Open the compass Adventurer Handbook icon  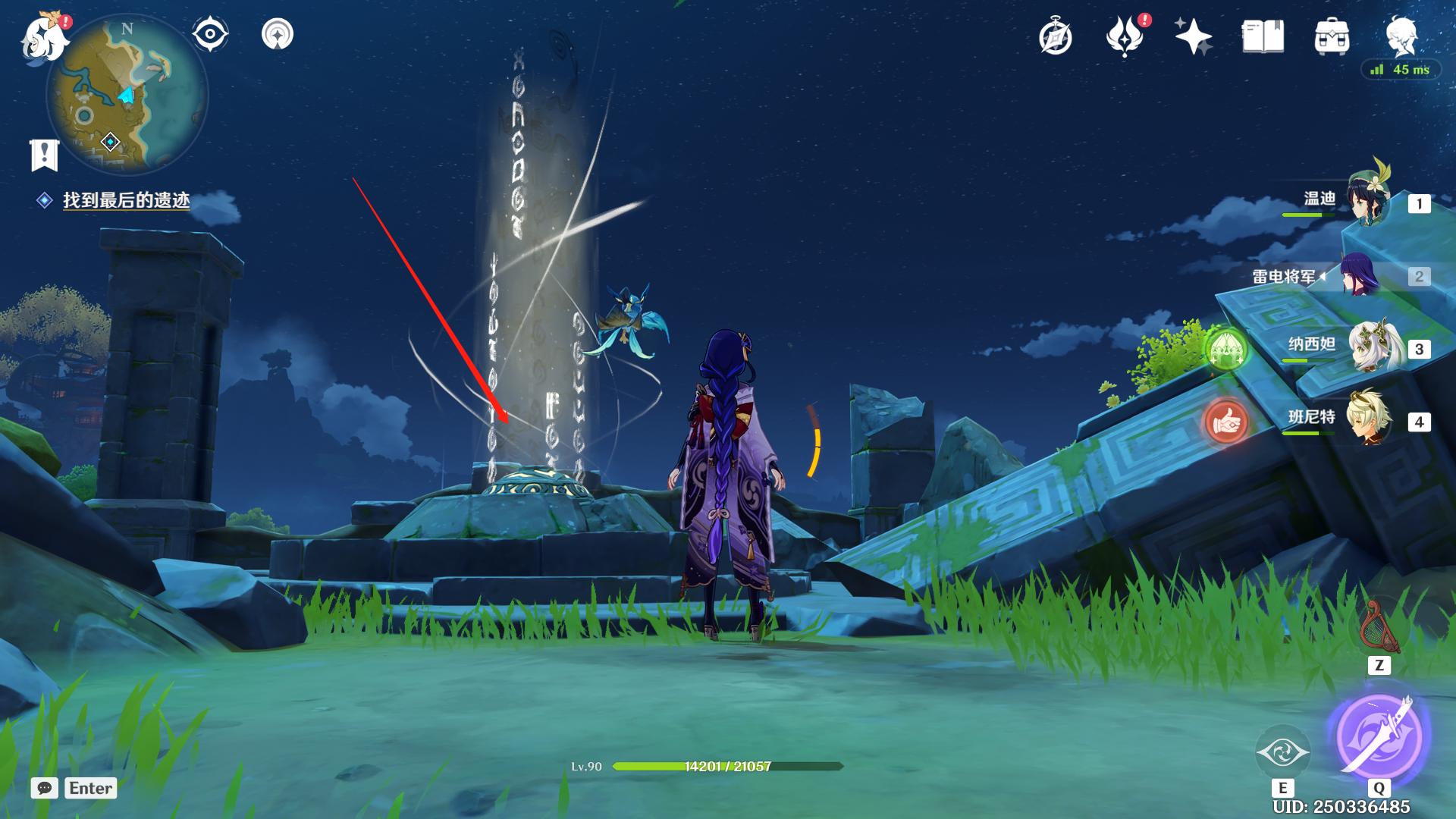pos(1056,36)
